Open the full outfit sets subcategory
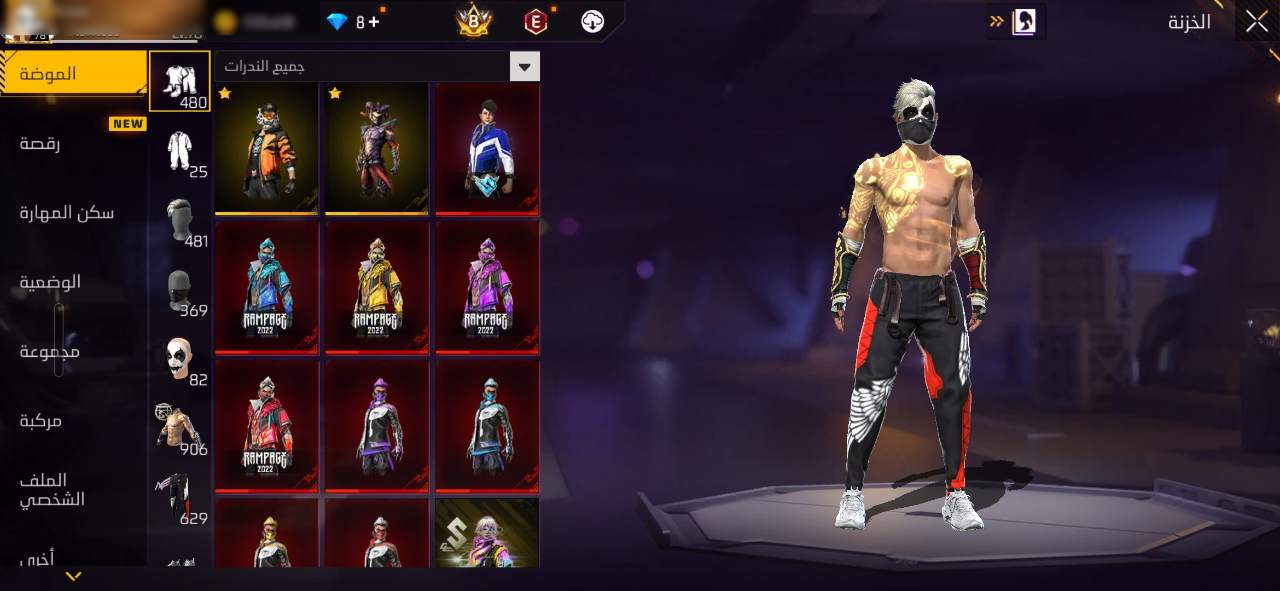Screen dimensions: 1280x591 click(x=180, y=150)
